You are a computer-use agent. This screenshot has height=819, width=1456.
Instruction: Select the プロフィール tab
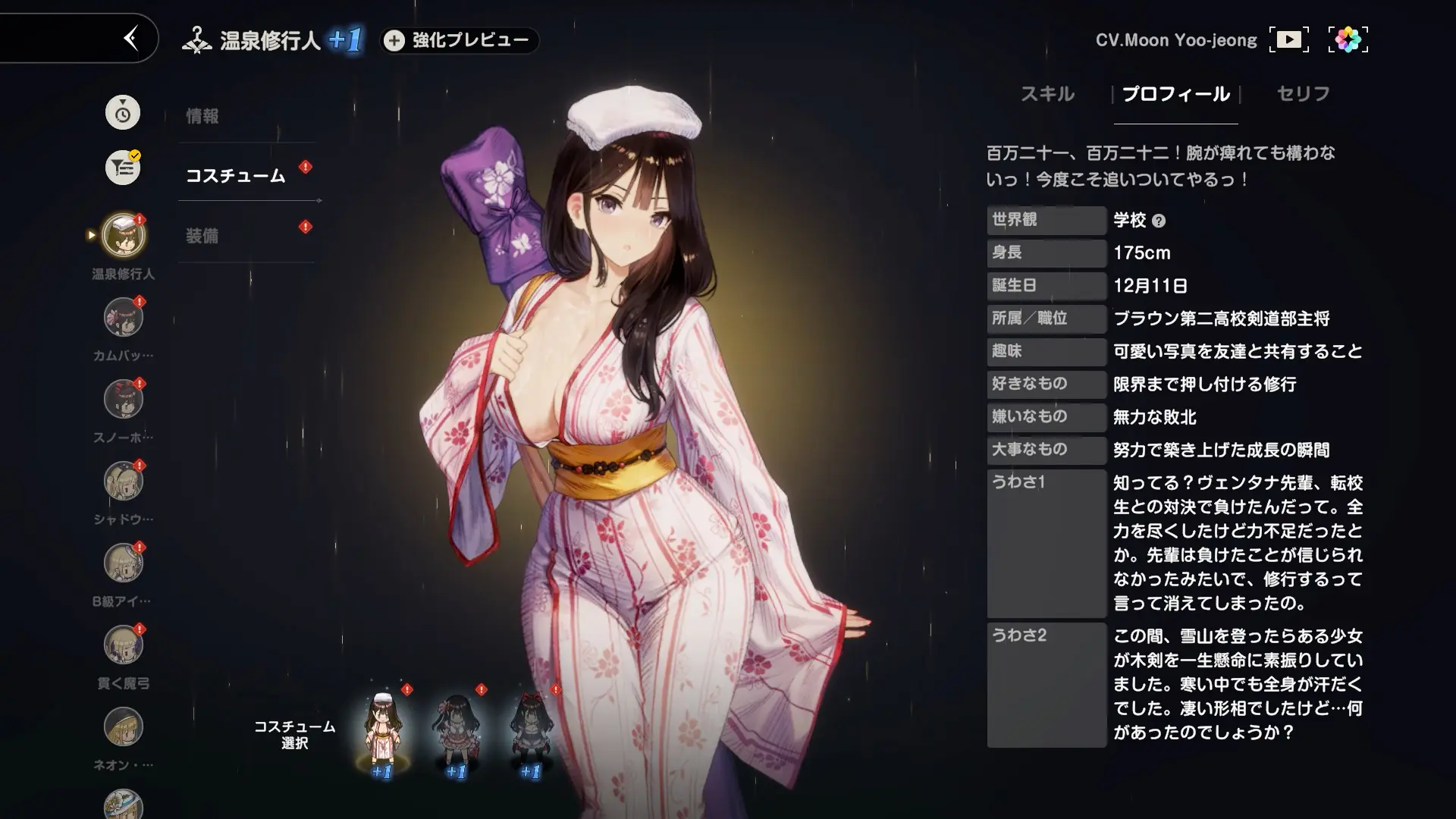1175,94
